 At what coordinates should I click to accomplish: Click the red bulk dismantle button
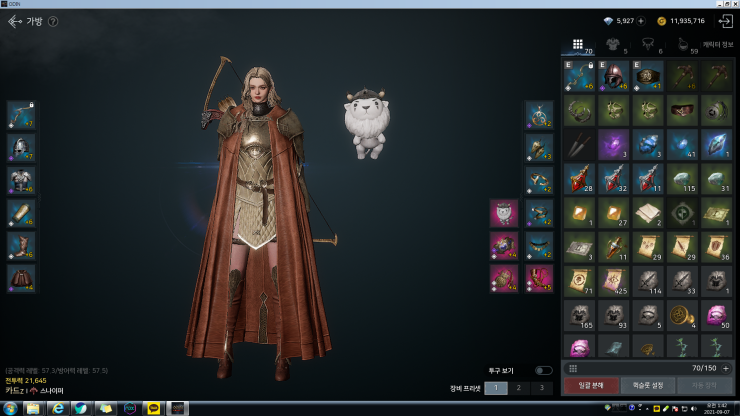590,385
